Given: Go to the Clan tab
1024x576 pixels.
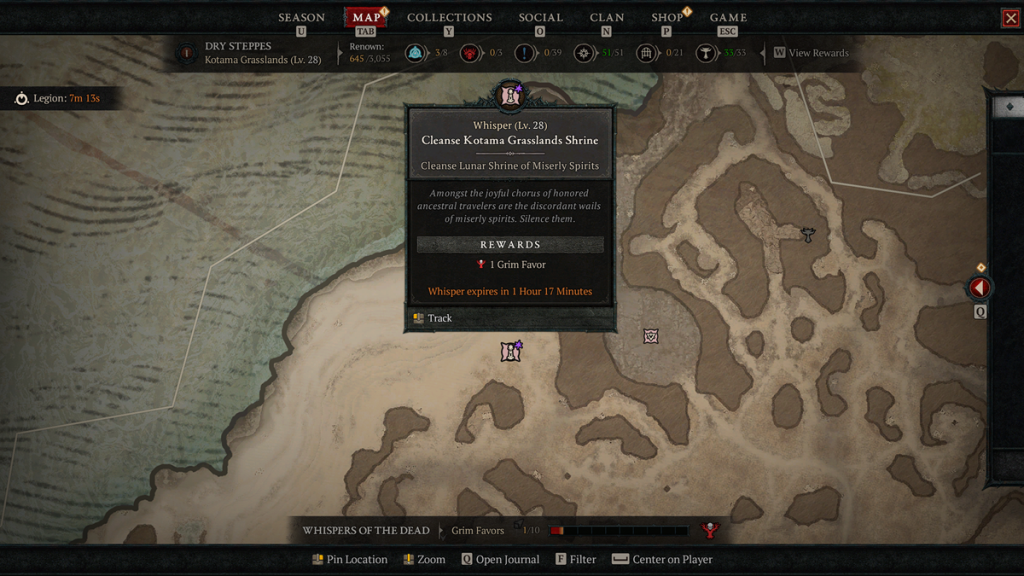Looking at the screenshot, I should click(x=607, y=18).
